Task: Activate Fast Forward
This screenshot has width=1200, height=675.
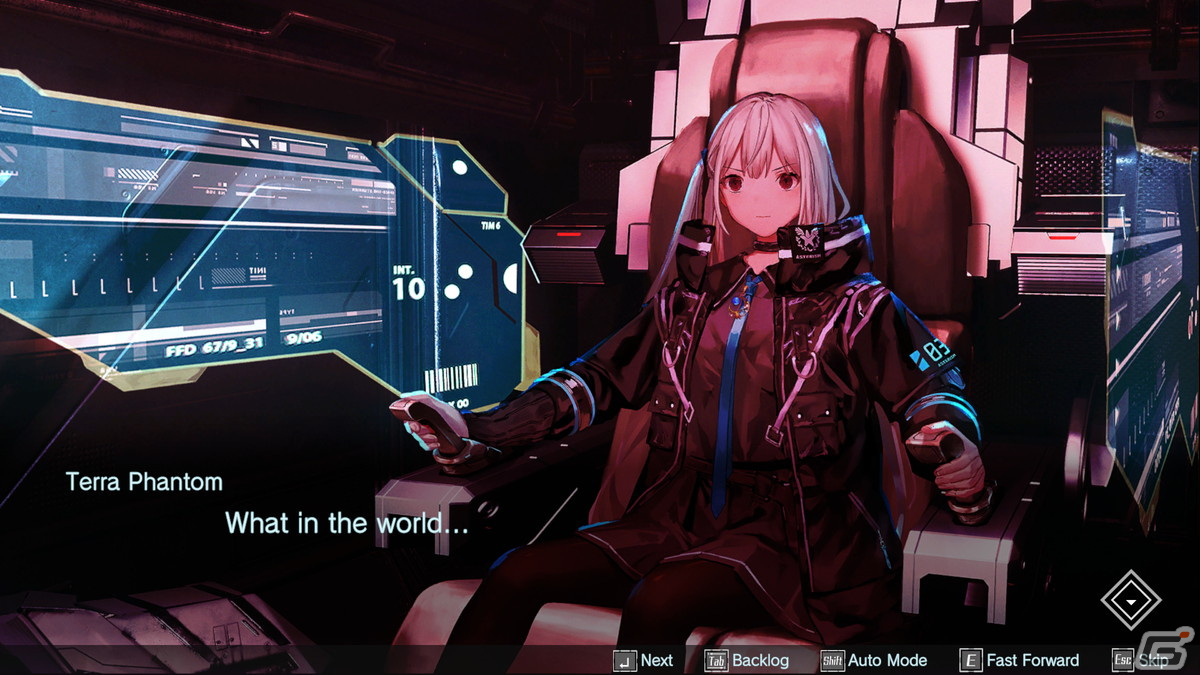Action: [x=1020, y=660]
